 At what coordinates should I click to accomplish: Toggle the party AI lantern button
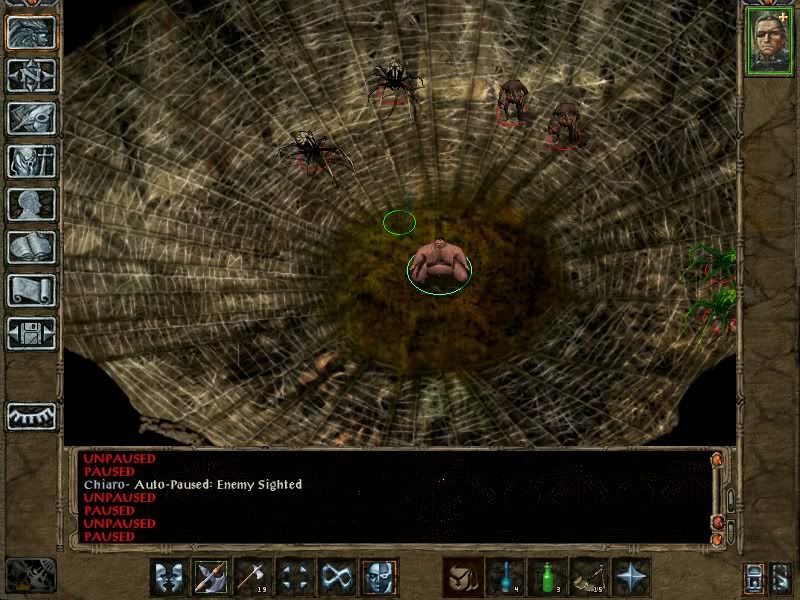pyautogui.click(x=753, y=578)
